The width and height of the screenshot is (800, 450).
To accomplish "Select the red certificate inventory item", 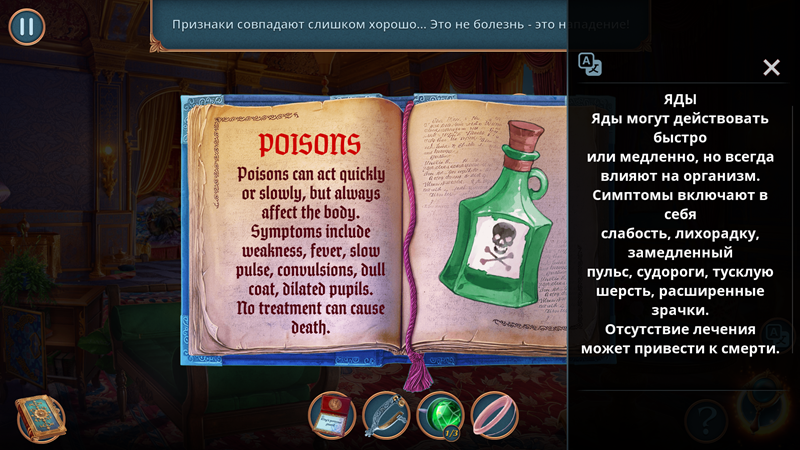I will coord(332,415).
